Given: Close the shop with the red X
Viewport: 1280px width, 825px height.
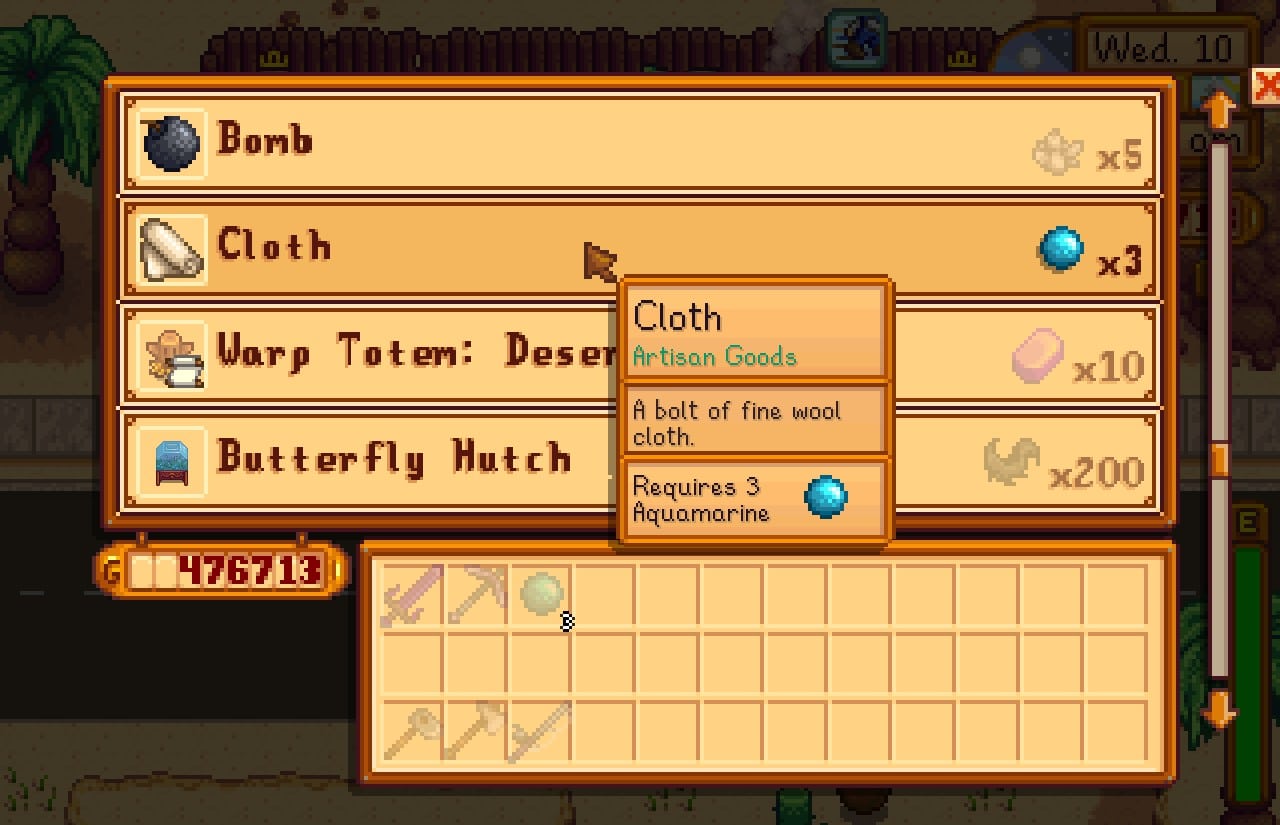Looking at the screenshot, I should point(1266,86).
